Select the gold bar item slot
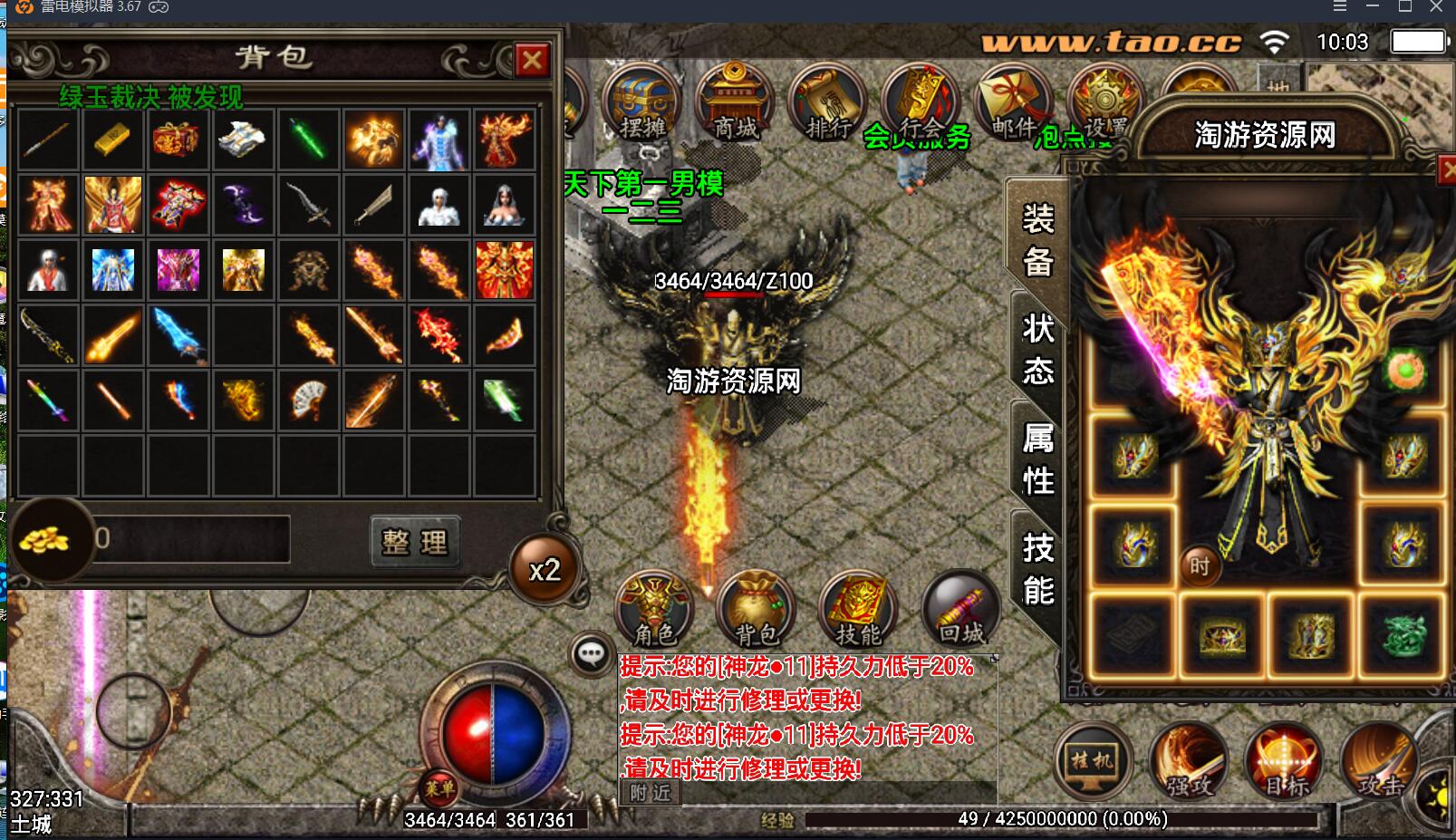Screen dimensions: 1456x840 click(112, 140)
